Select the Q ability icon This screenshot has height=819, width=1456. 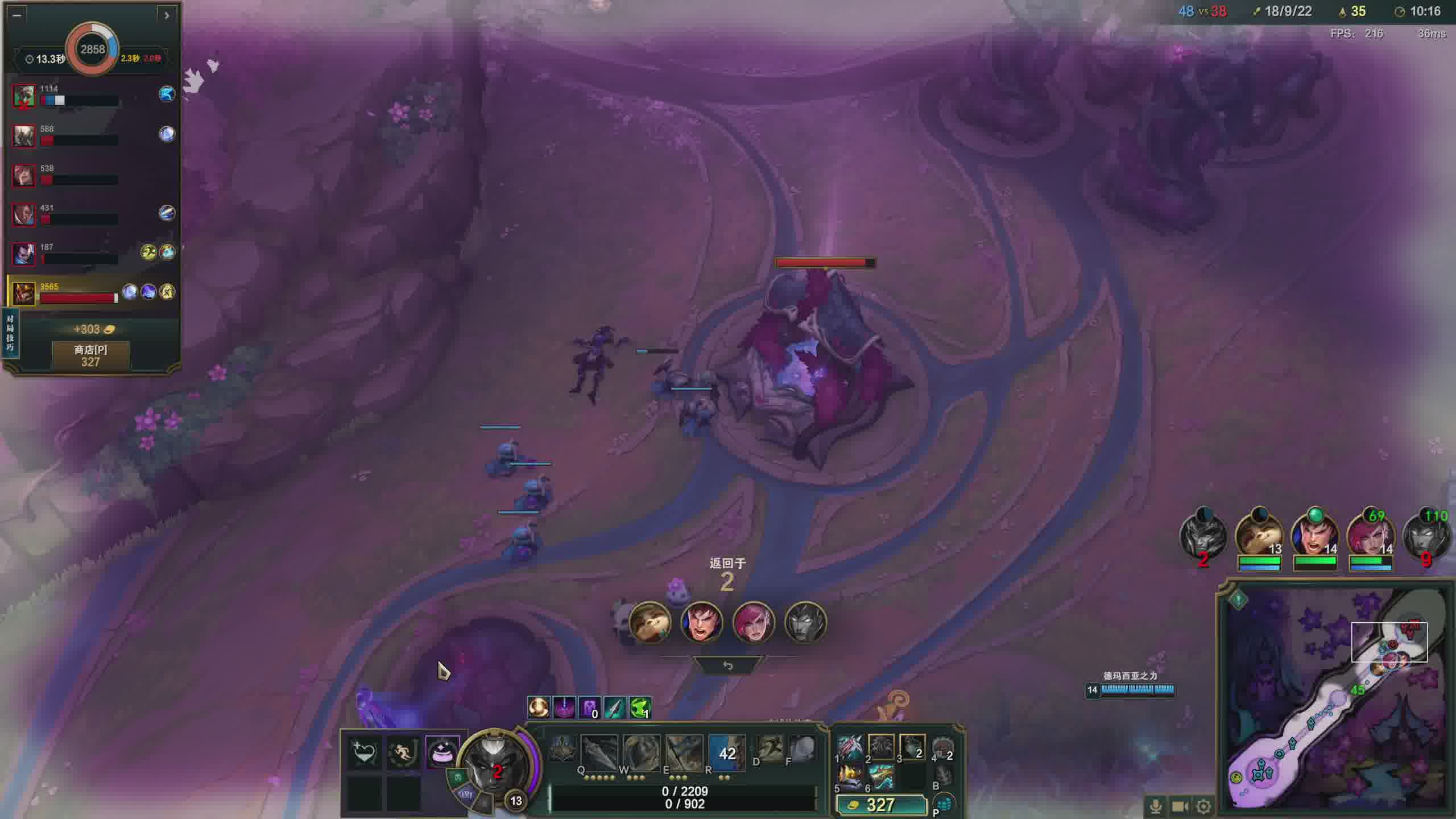(x=599, y=752)
